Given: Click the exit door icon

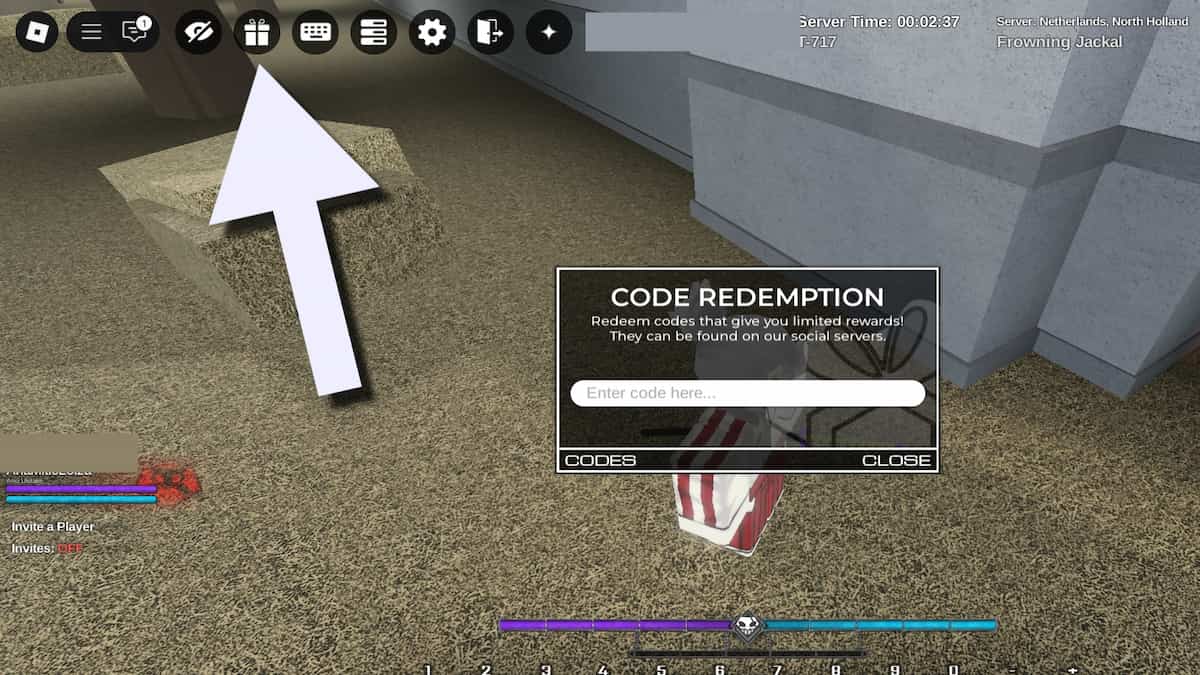Looking at the screenshot, I should point(490,32).
